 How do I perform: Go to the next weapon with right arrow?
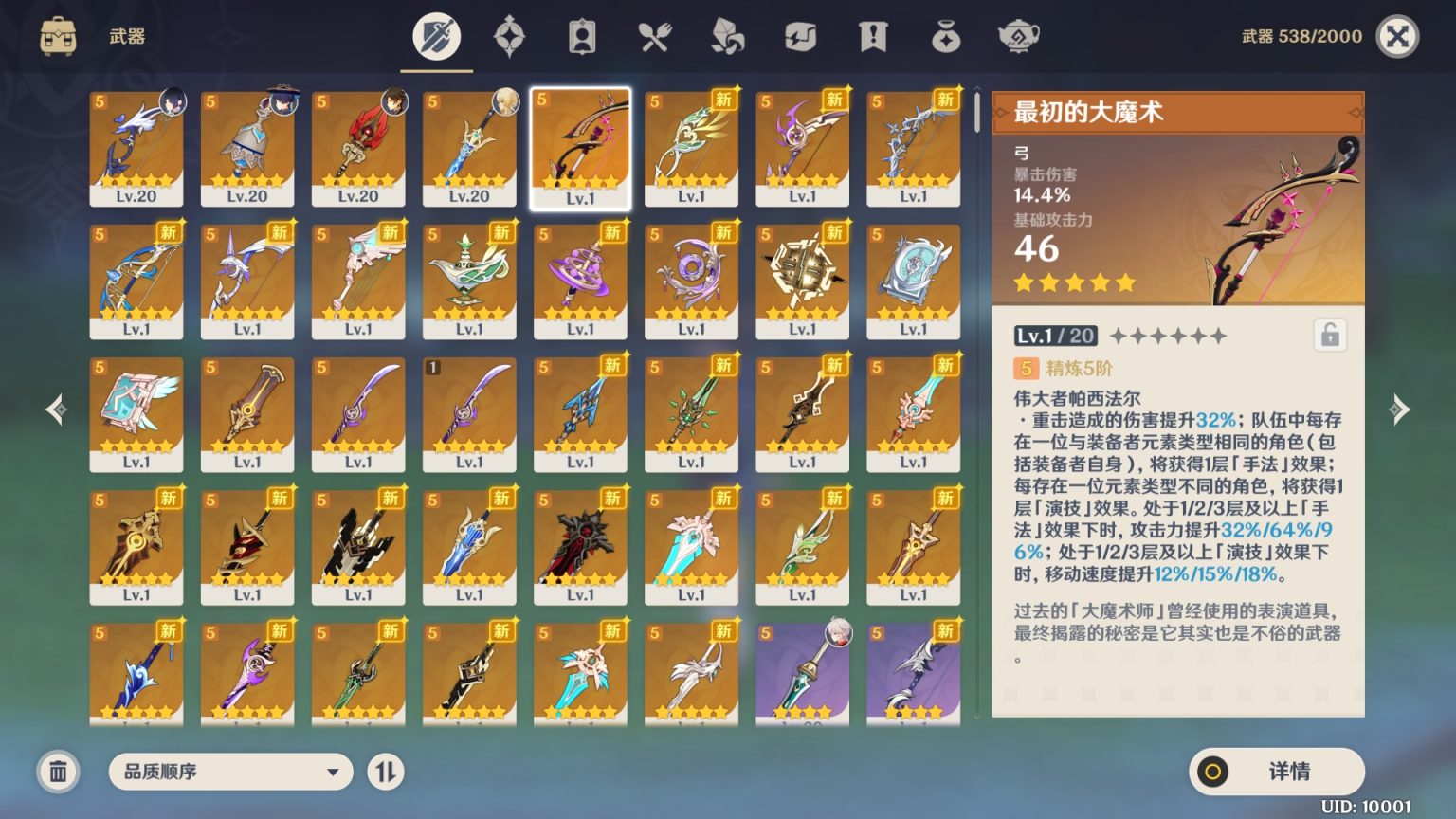coord(1399,409)
